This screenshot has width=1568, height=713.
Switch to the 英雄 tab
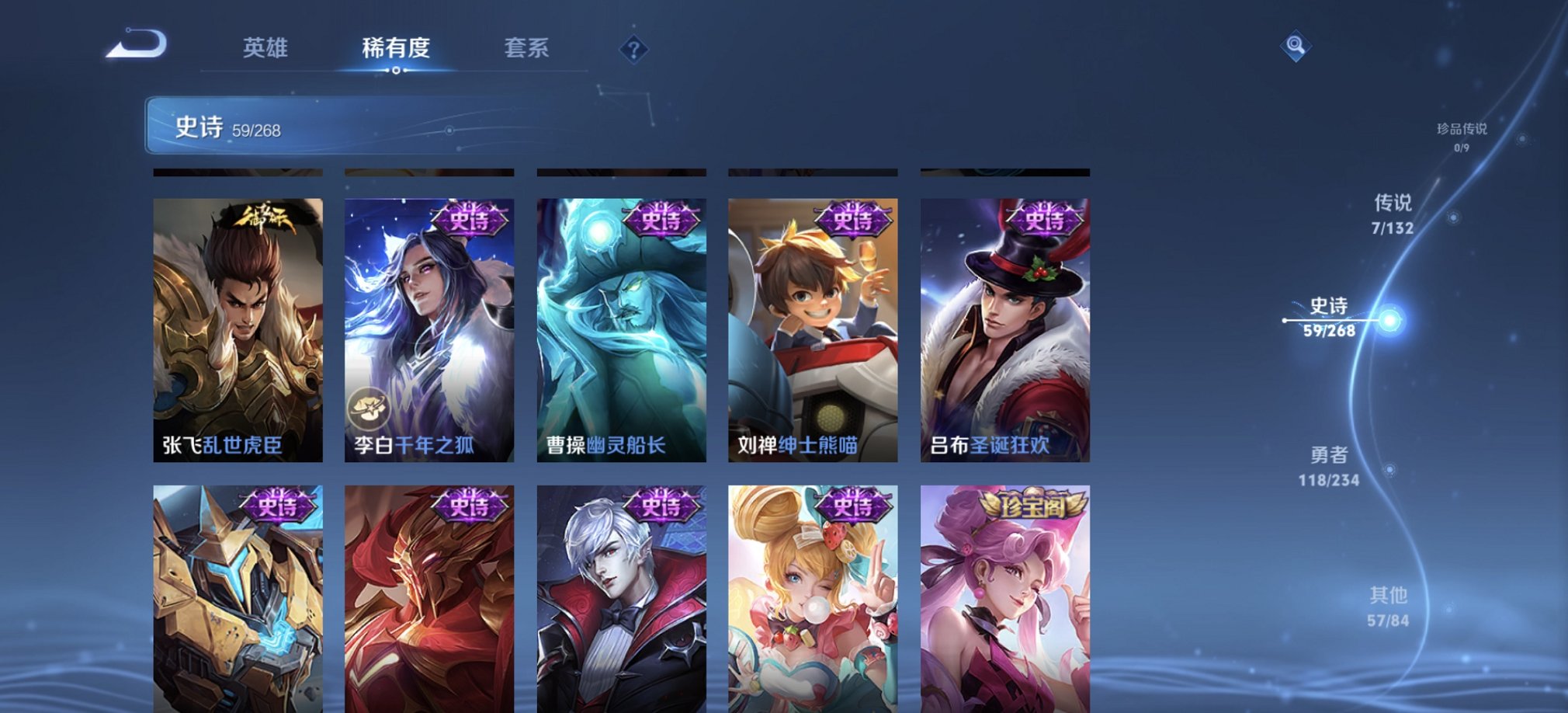pyautogui.click(x=266, y=49)
